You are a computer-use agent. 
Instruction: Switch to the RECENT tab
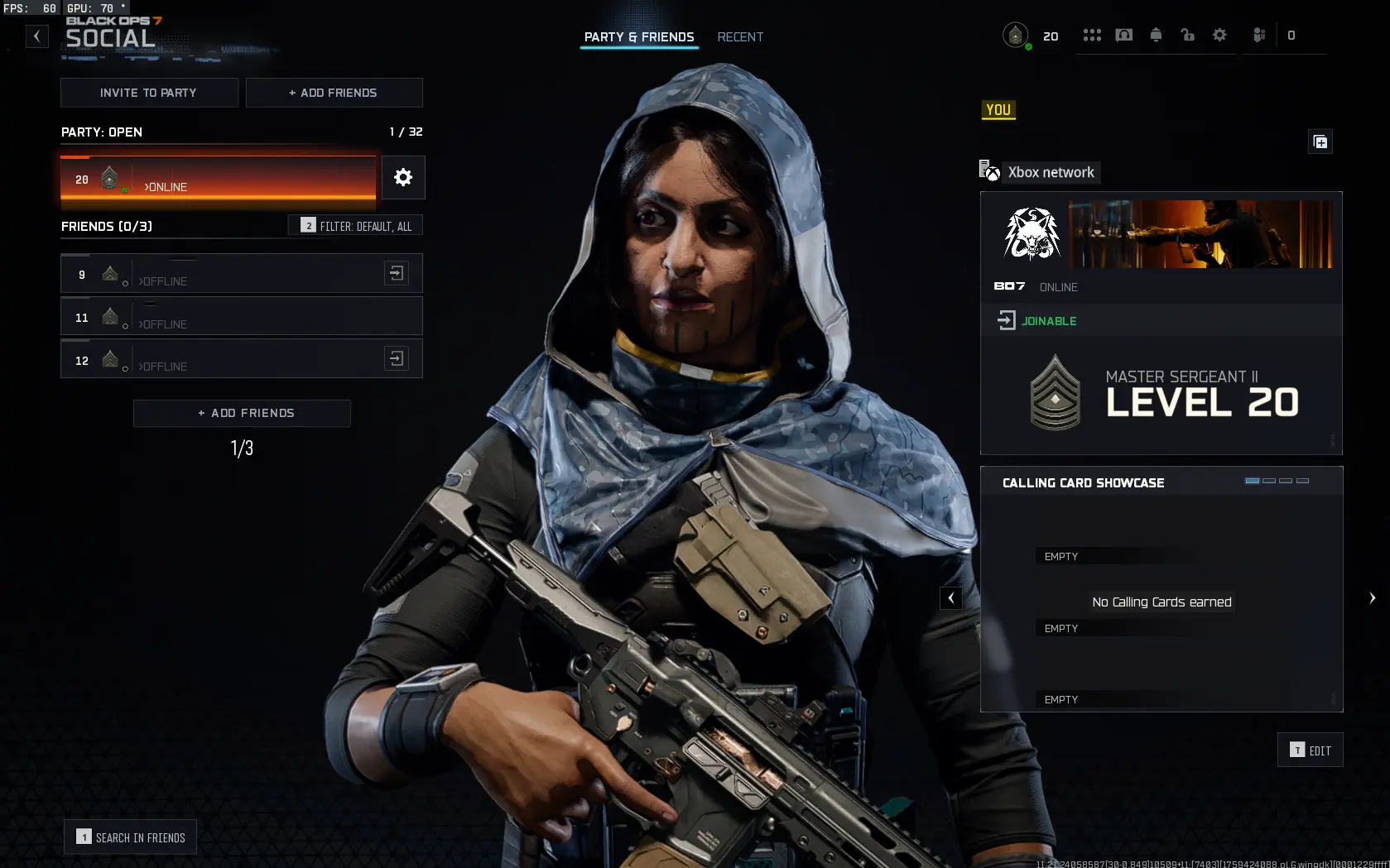740,36
